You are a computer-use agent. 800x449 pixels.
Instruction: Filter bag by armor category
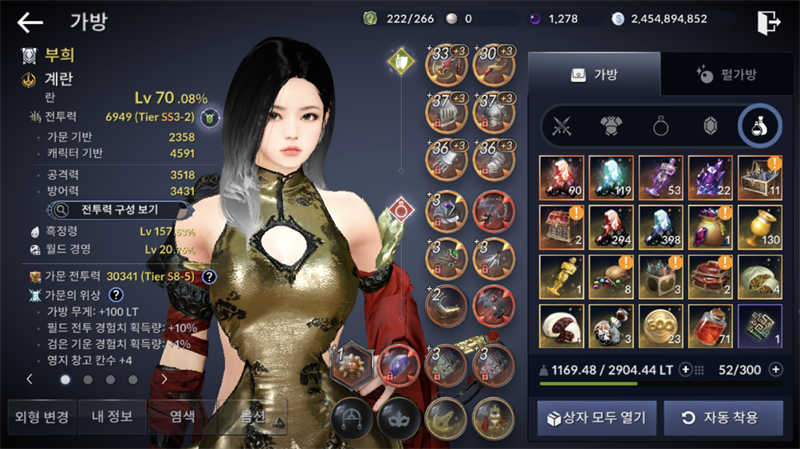point(610,126)
